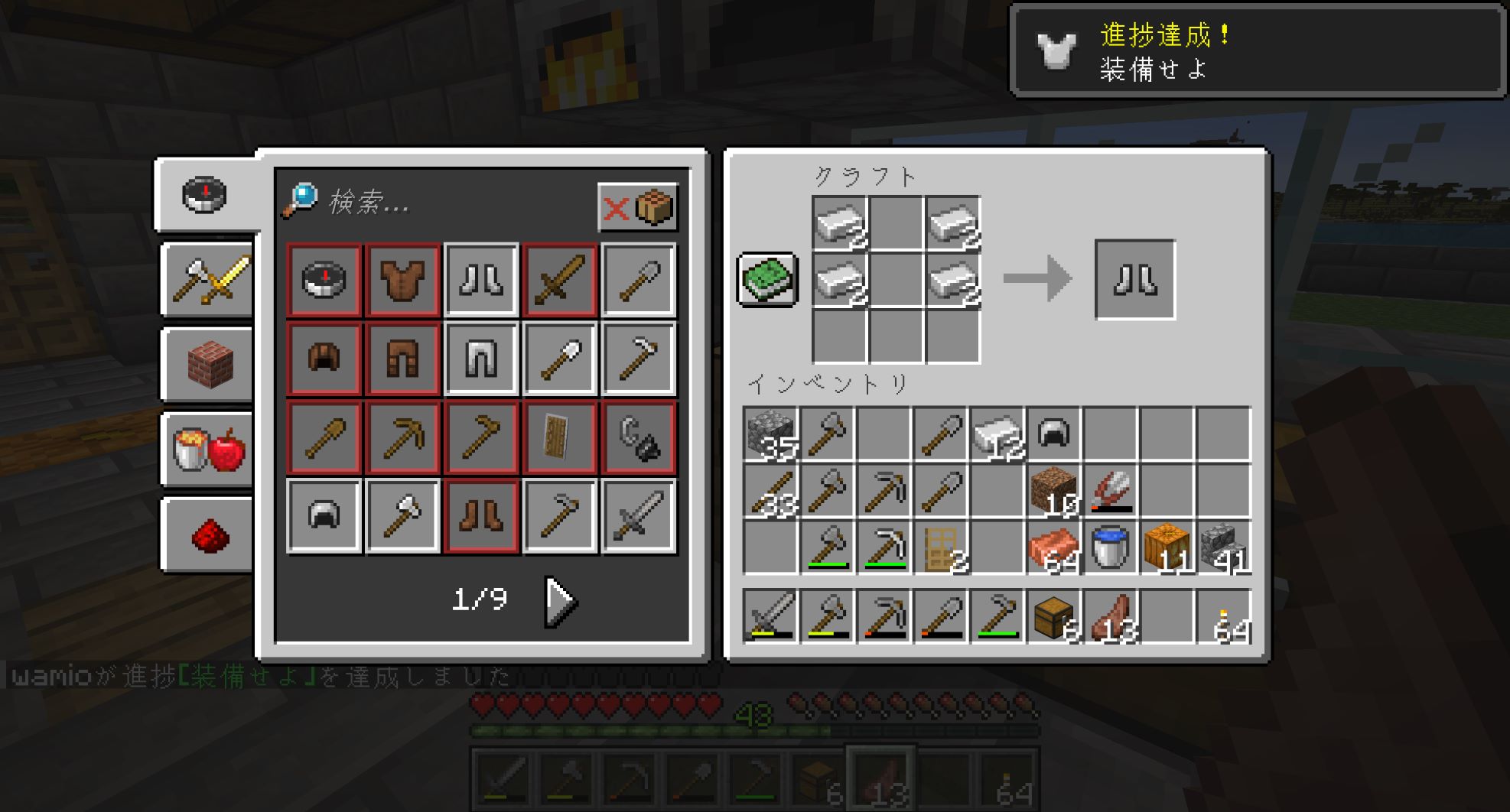
Task: Toggle the craftable-only filter button
Action: coord(637,206)
